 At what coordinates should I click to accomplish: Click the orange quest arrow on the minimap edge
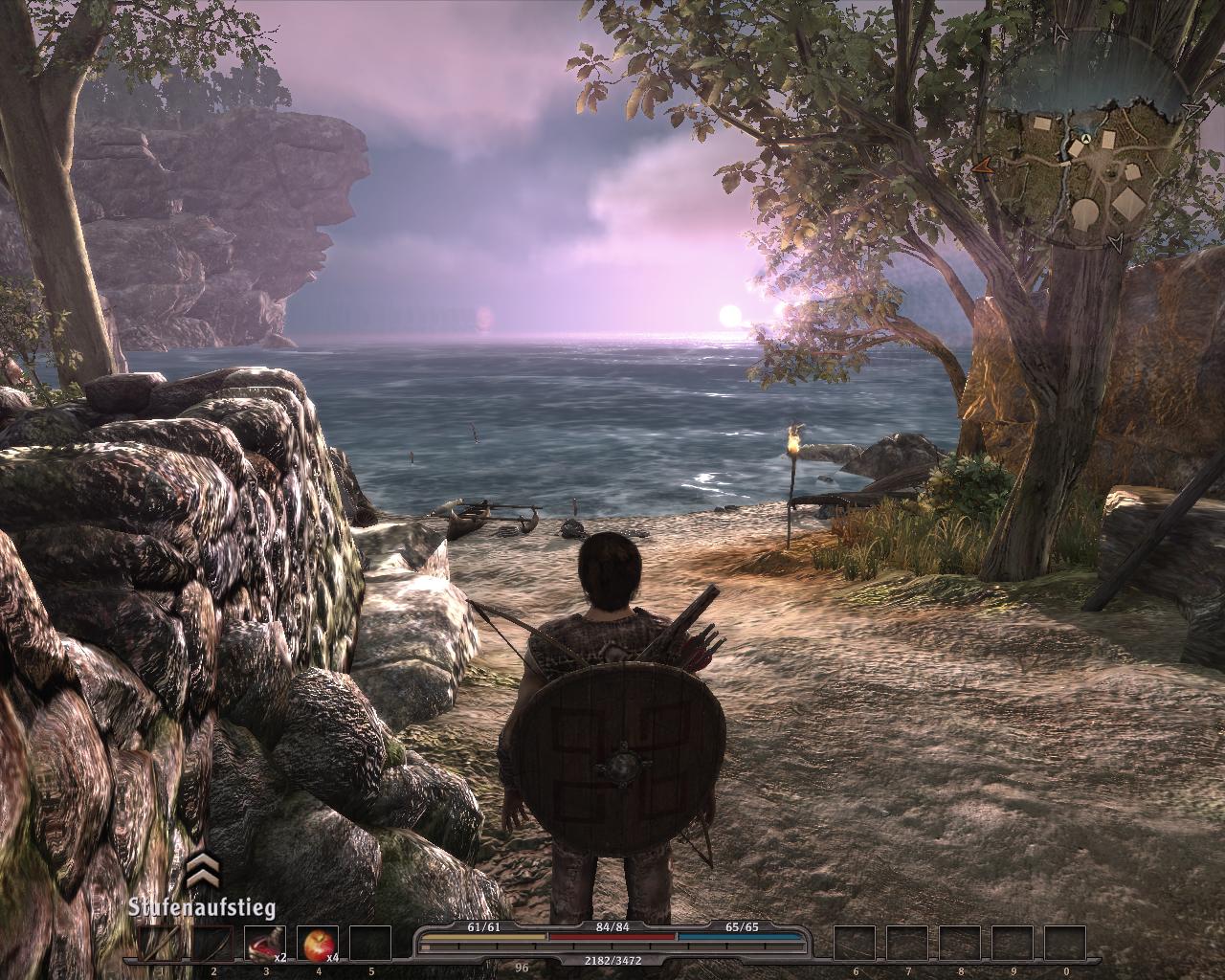point(983,166)
